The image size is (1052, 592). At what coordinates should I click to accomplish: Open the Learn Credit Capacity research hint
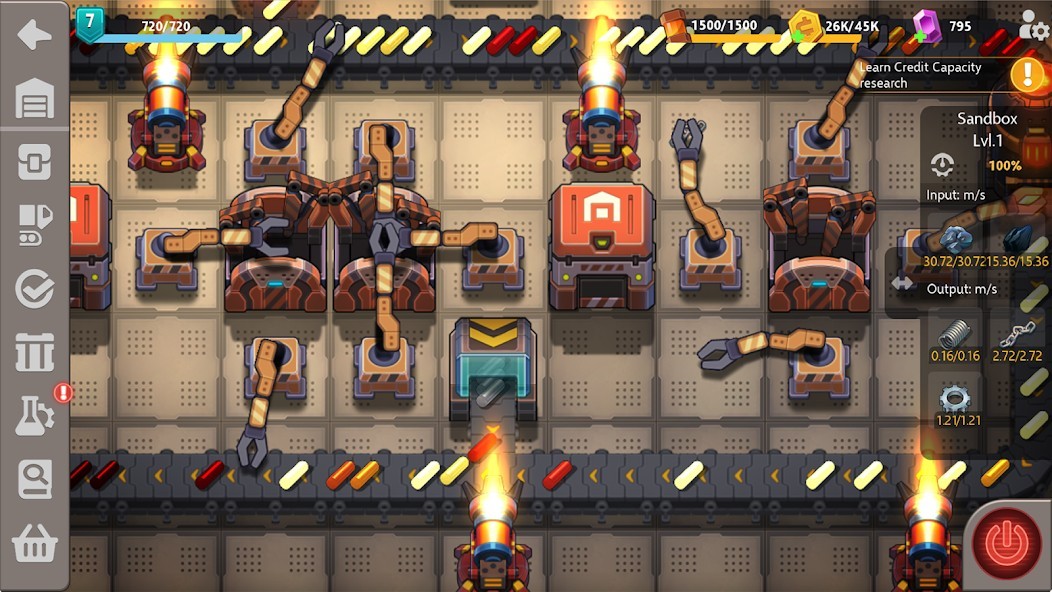tap(920, 75)
